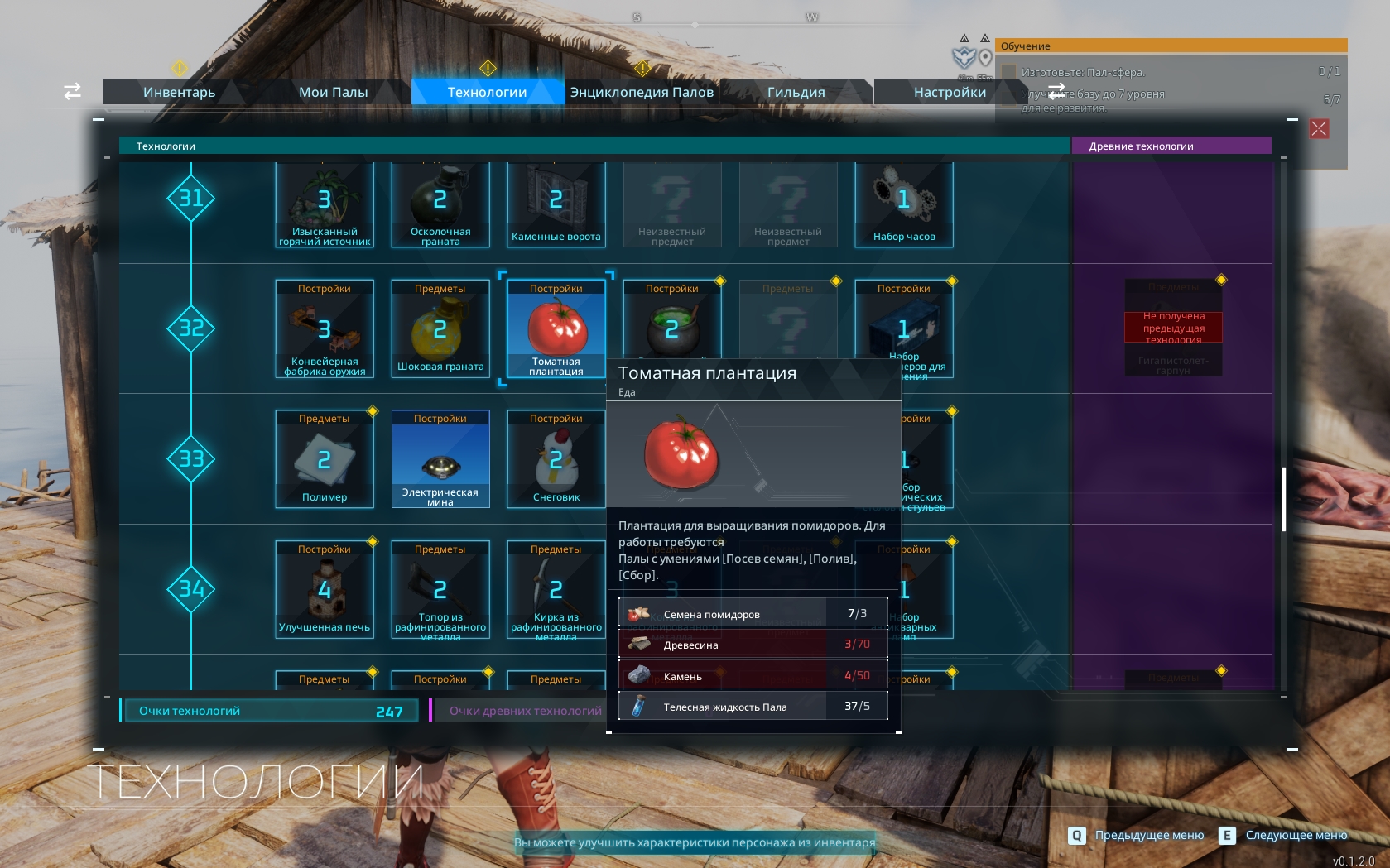
Task: Select the Полимер technology tile
Action: click(x=325, y=458)
